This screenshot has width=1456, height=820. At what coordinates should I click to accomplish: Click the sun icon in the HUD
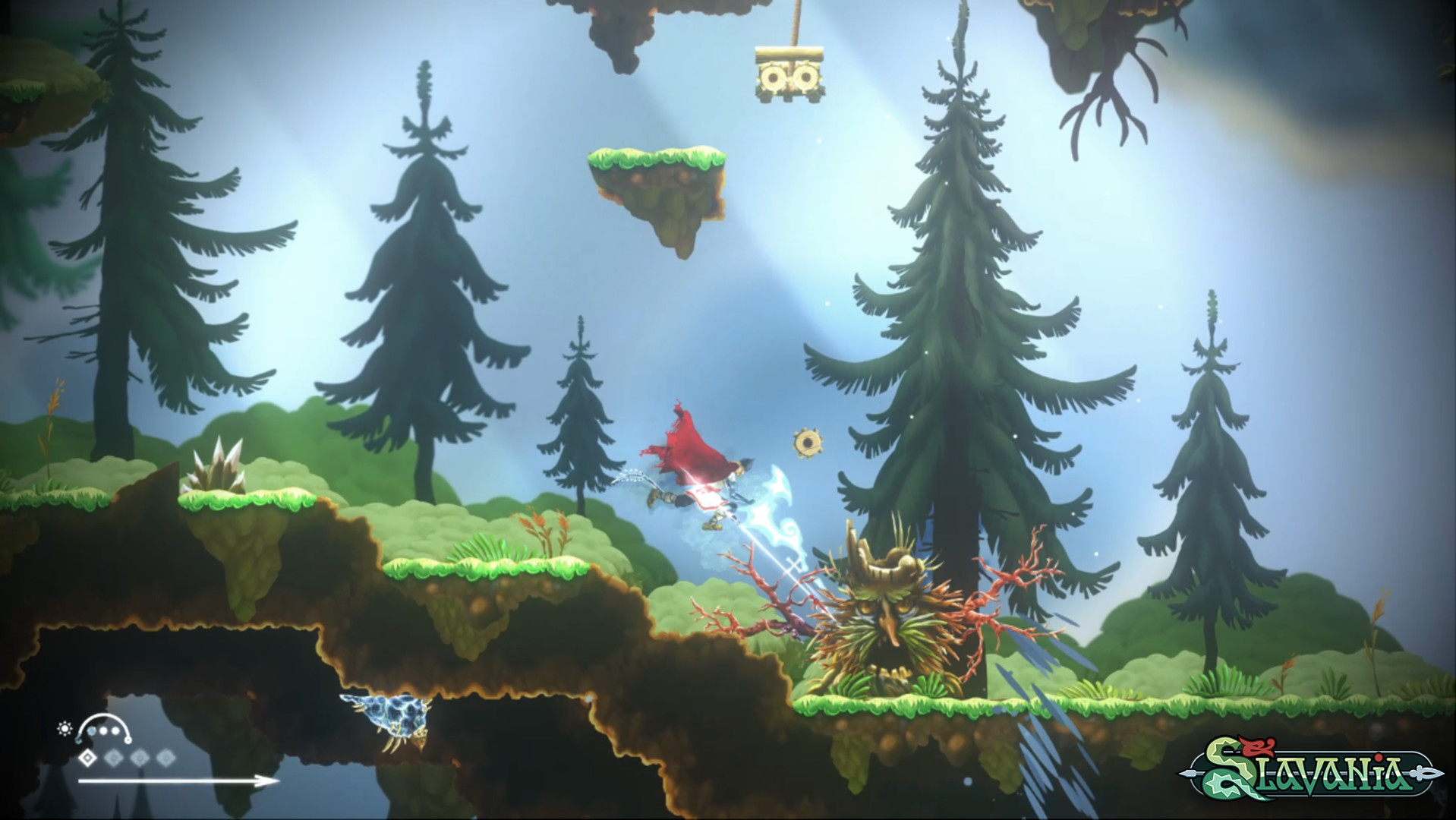[65, 728]
